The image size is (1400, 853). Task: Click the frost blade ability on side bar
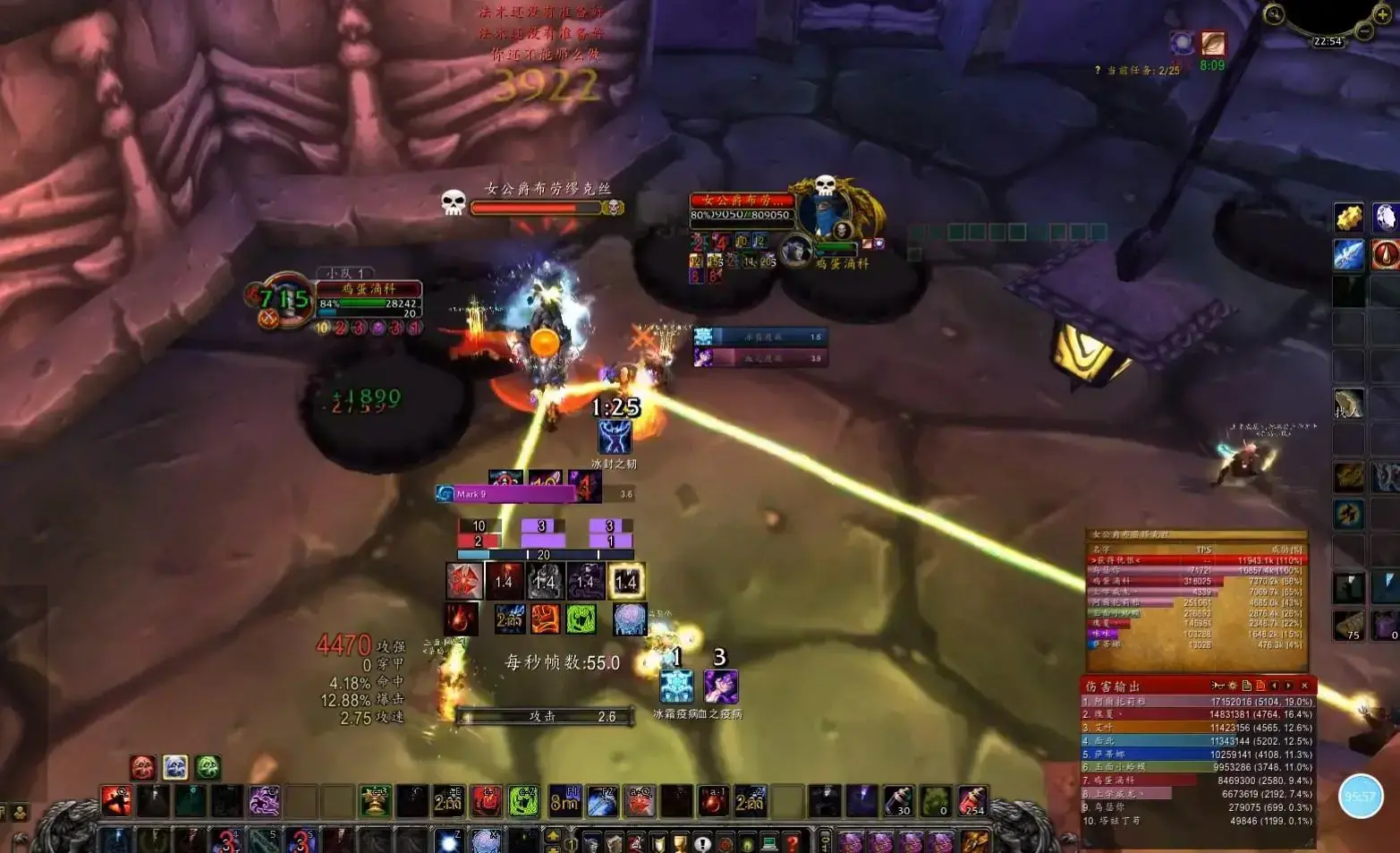(1348, 254)
